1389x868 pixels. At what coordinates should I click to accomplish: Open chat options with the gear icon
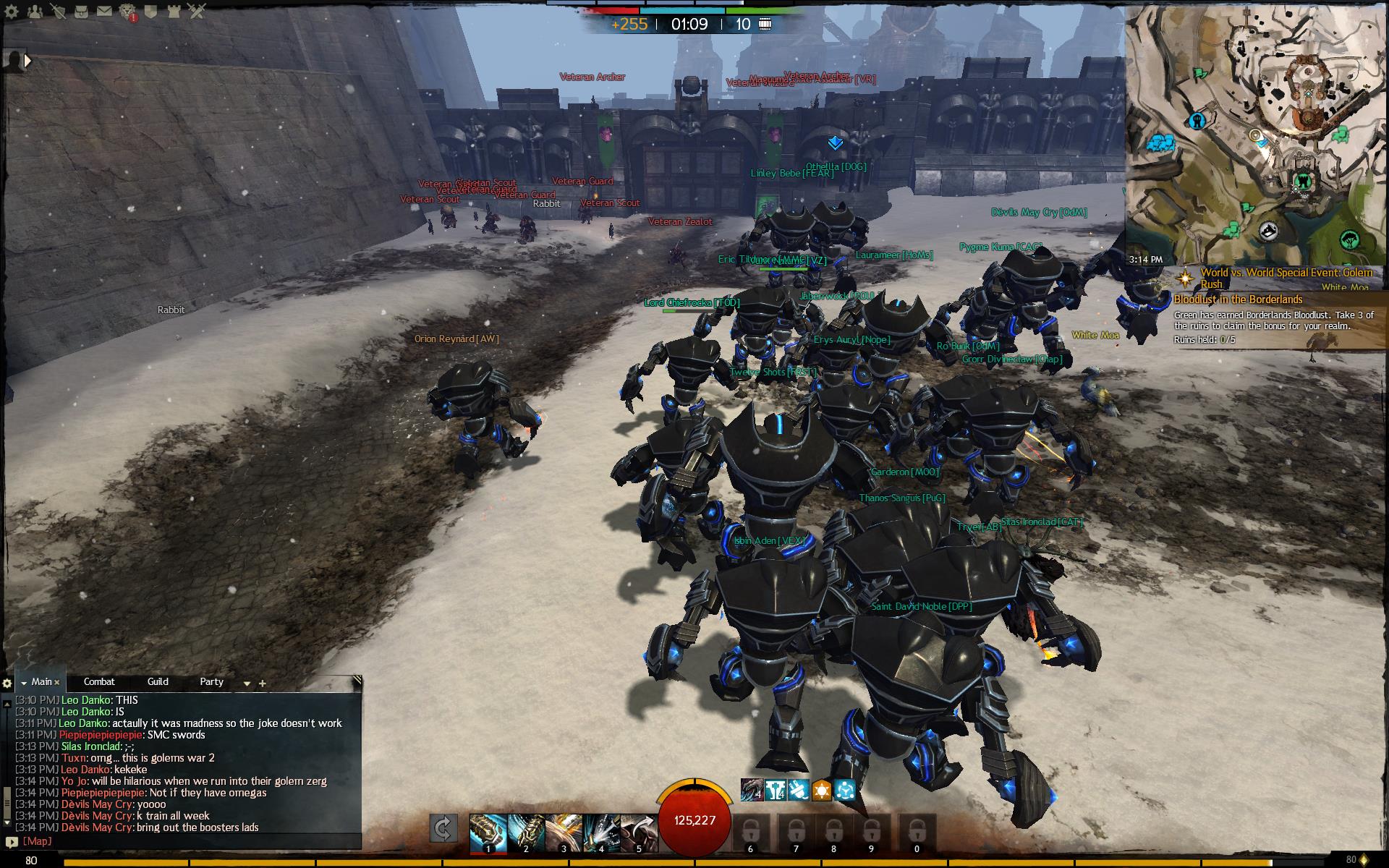7,684
